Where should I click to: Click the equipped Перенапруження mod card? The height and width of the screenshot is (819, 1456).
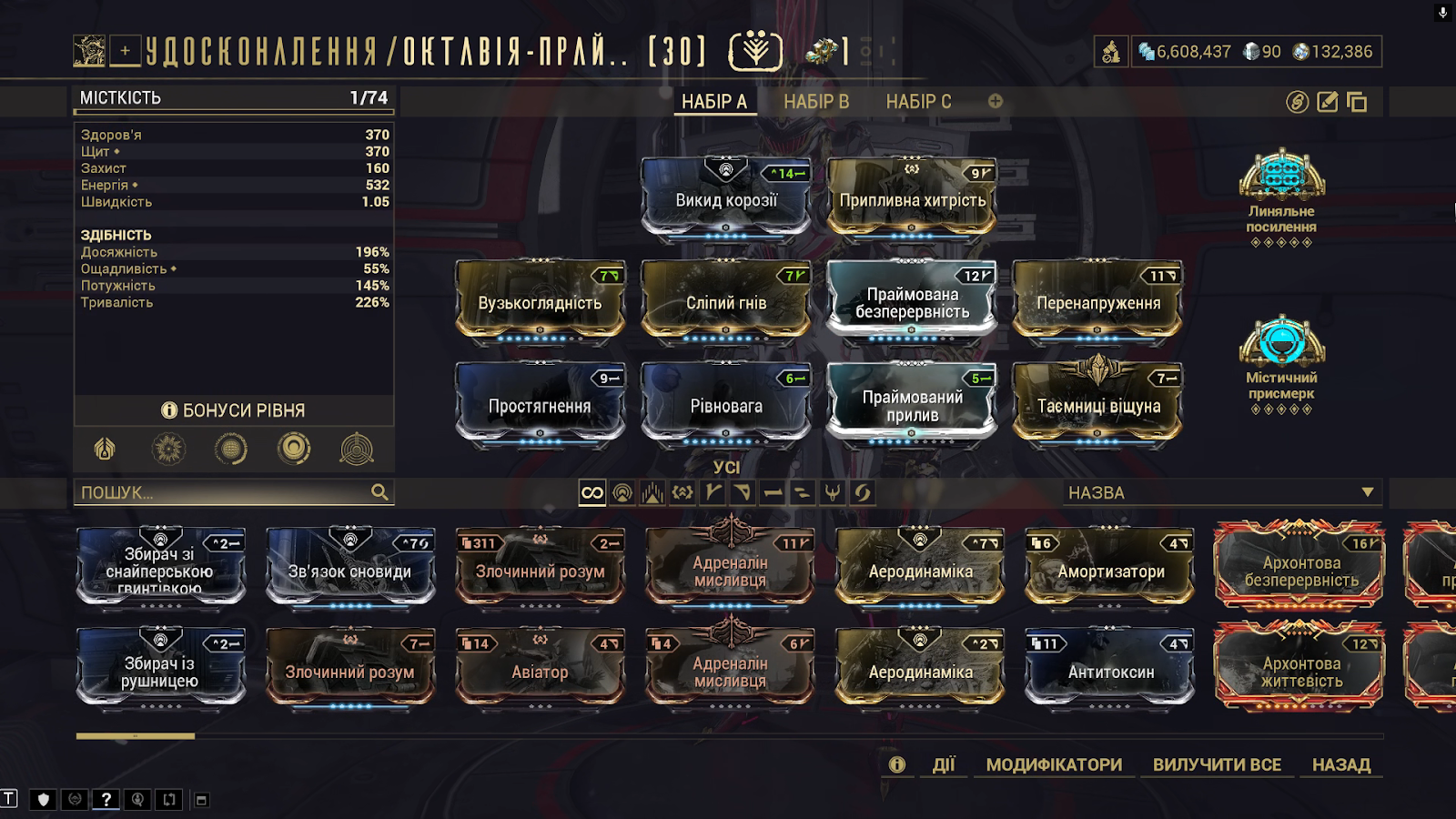click(x=1098, y=301)
